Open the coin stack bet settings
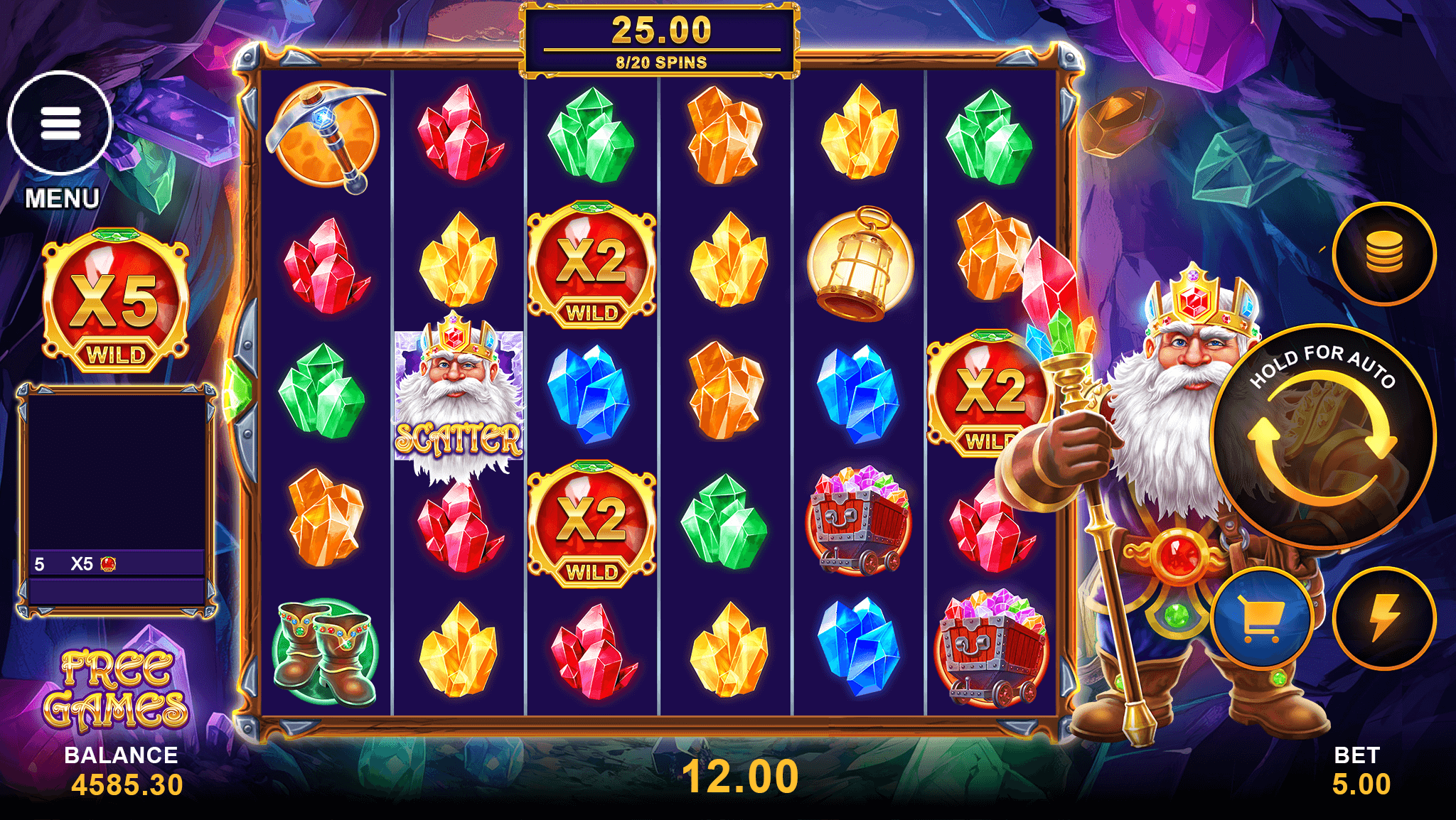1456x820 pixels. pos(1383,254)
